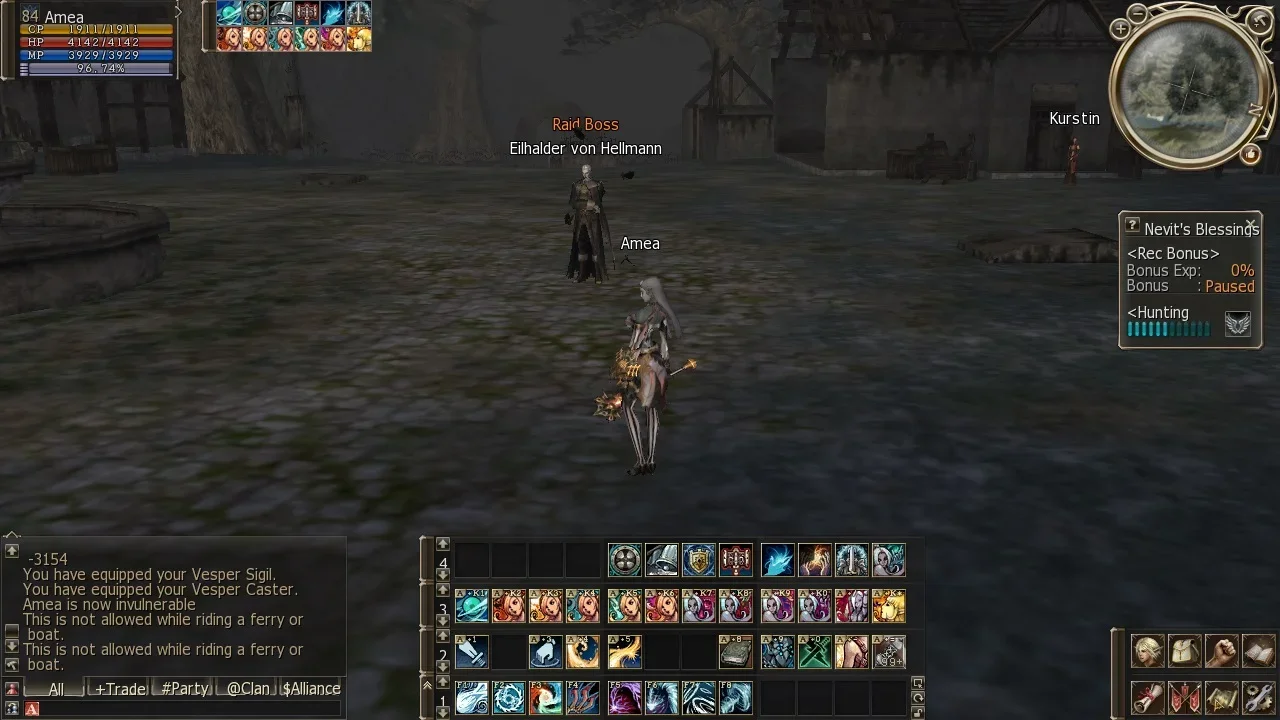Screen dimensions: 1280x720
Task: Use the Vesper Sigil shield icon on hotbar
Action: (x=699, y=560)
